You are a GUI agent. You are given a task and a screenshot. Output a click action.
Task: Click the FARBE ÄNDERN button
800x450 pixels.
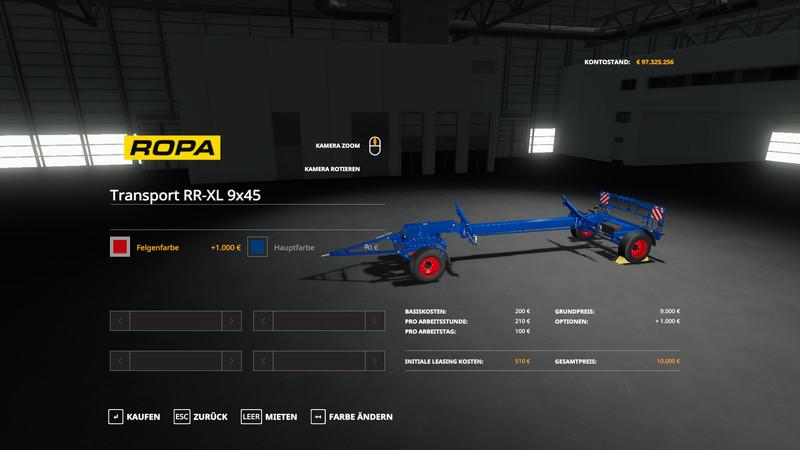352,416
